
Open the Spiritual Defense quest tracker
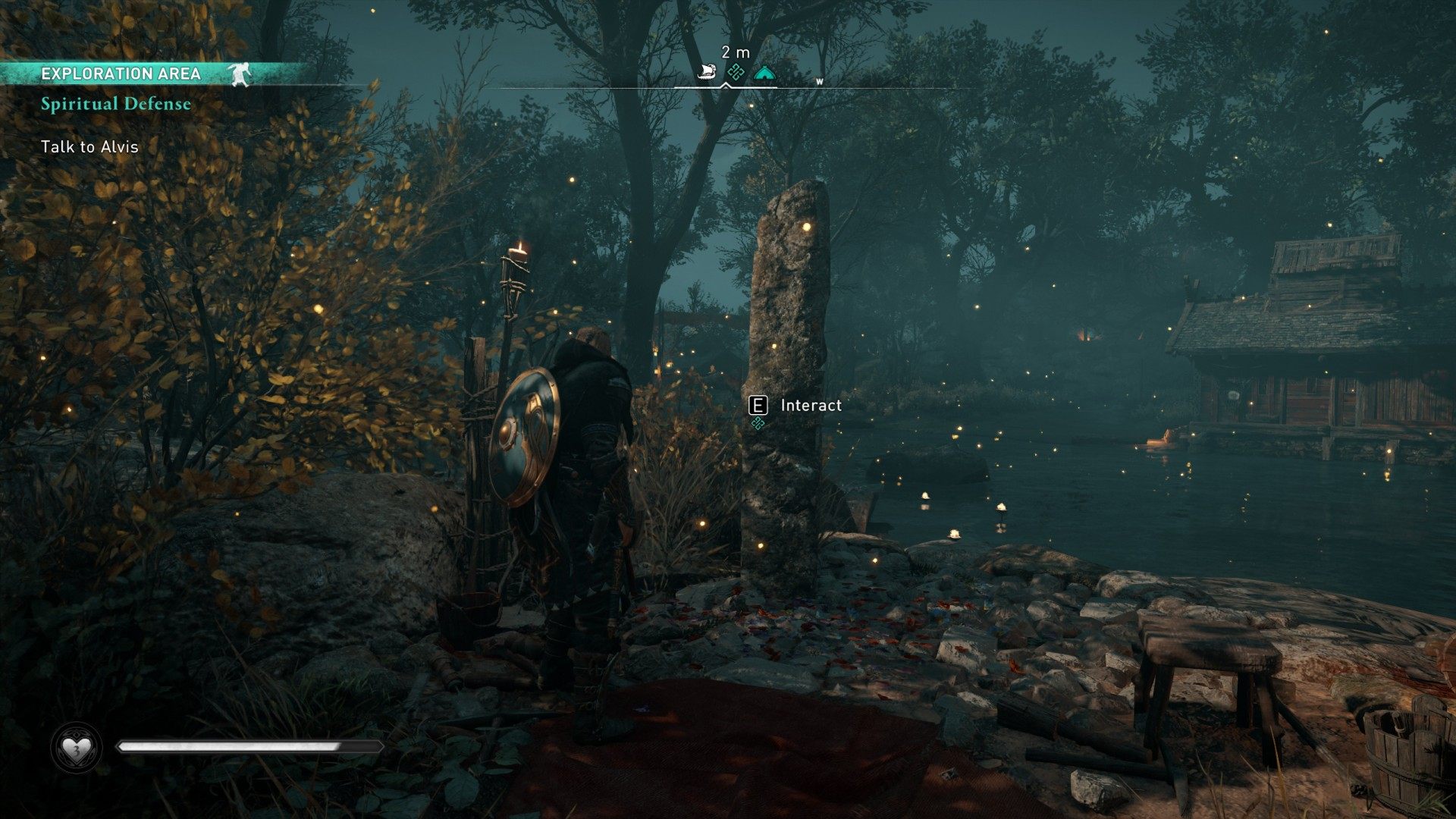click(116, 104)
